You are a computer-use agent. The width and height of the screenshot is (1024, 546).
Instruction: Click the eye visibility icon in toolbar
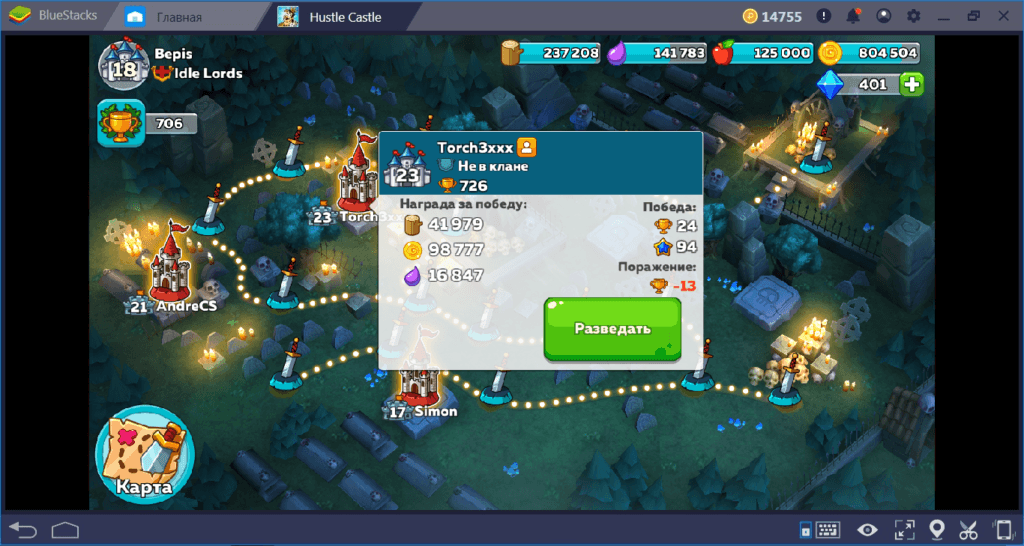coord(868,529)
